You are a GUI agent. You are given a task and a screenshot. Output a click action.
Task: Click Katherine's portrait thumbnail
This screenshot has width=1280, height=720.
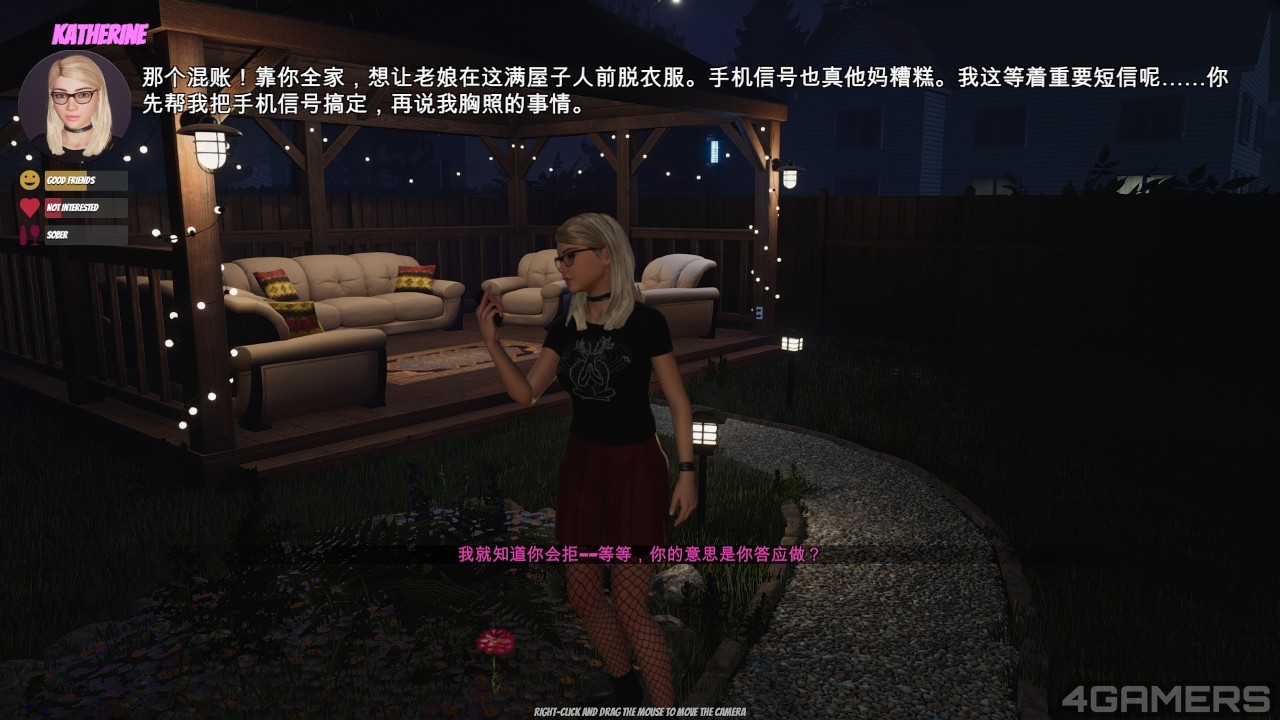click(75, 104)
